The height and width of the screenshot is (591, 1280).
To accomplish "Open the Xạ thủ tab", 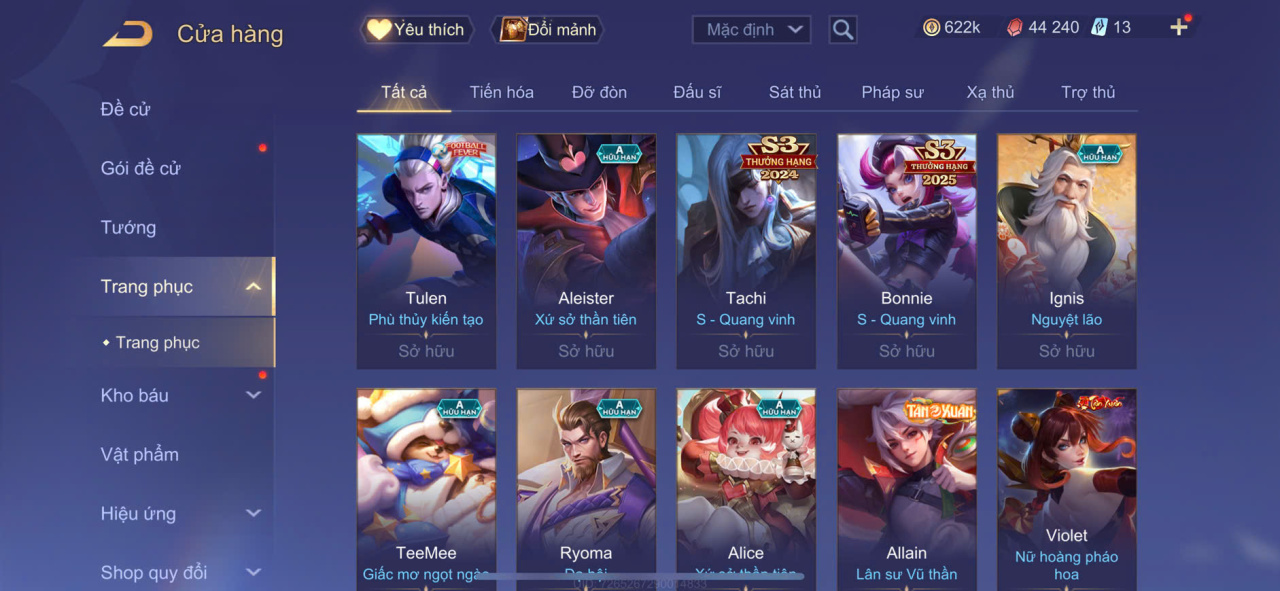I will [990, 92].
